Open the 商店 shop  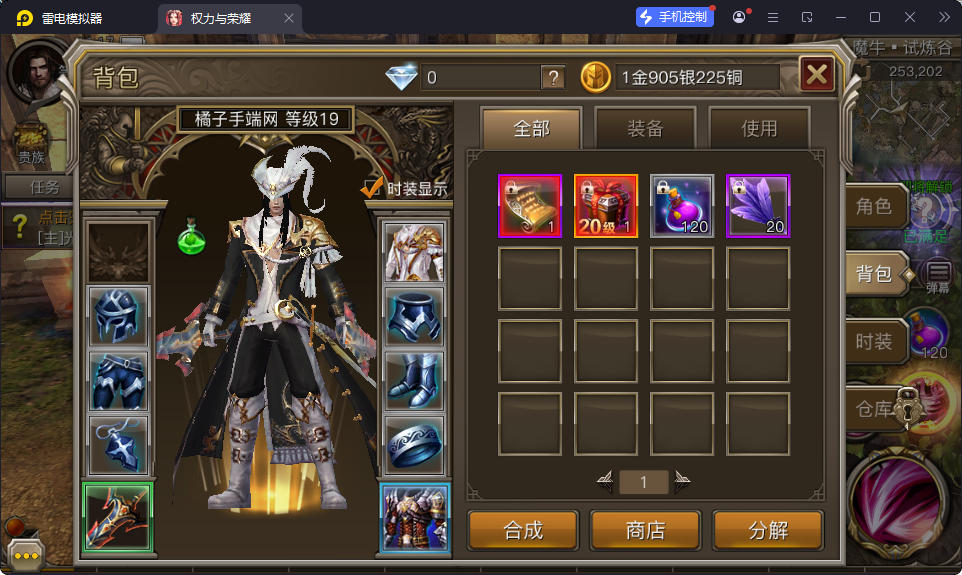[645, 530]
